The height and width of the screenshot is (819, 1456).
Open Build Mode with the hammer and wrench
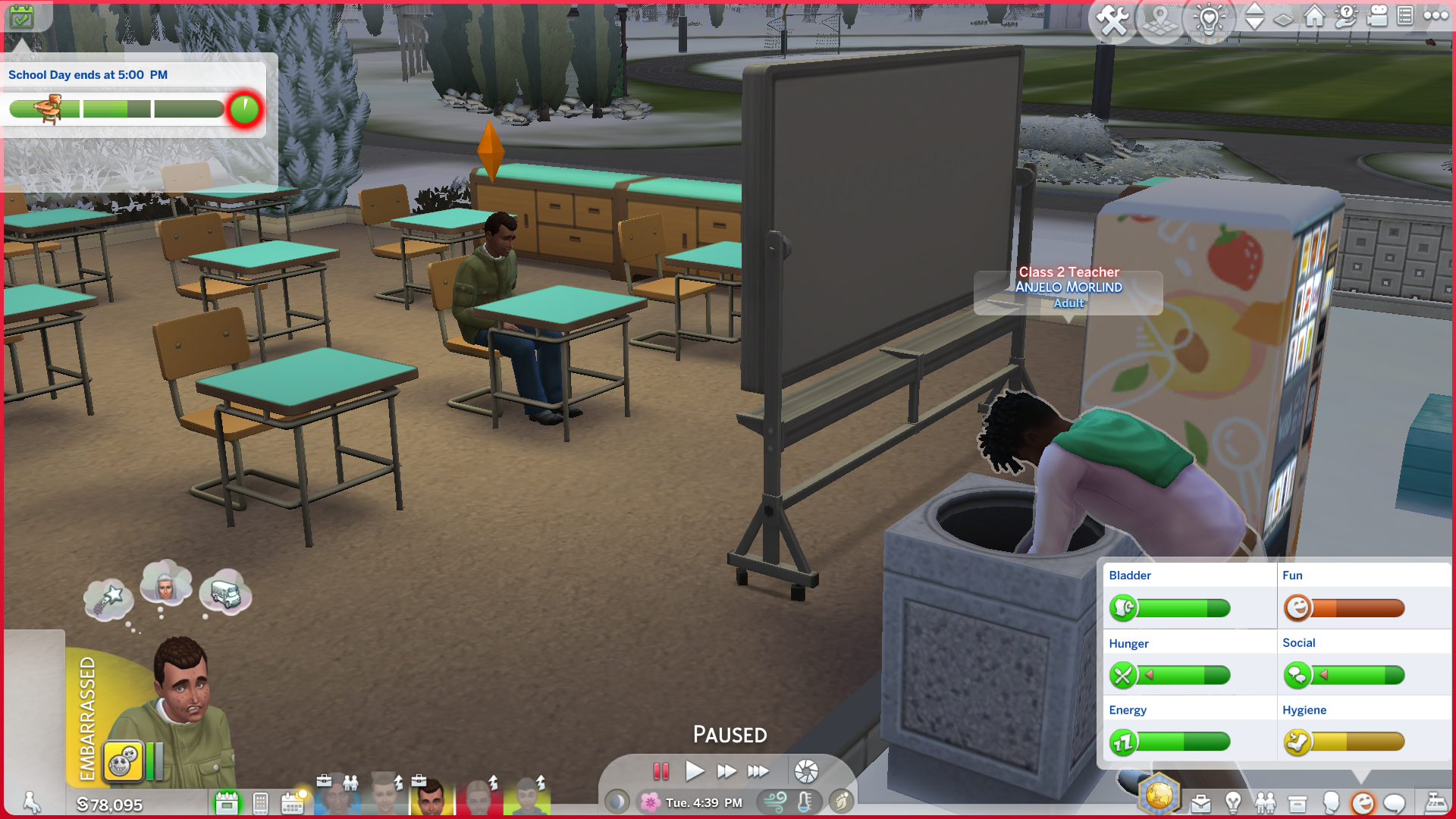pos(1112,20)
